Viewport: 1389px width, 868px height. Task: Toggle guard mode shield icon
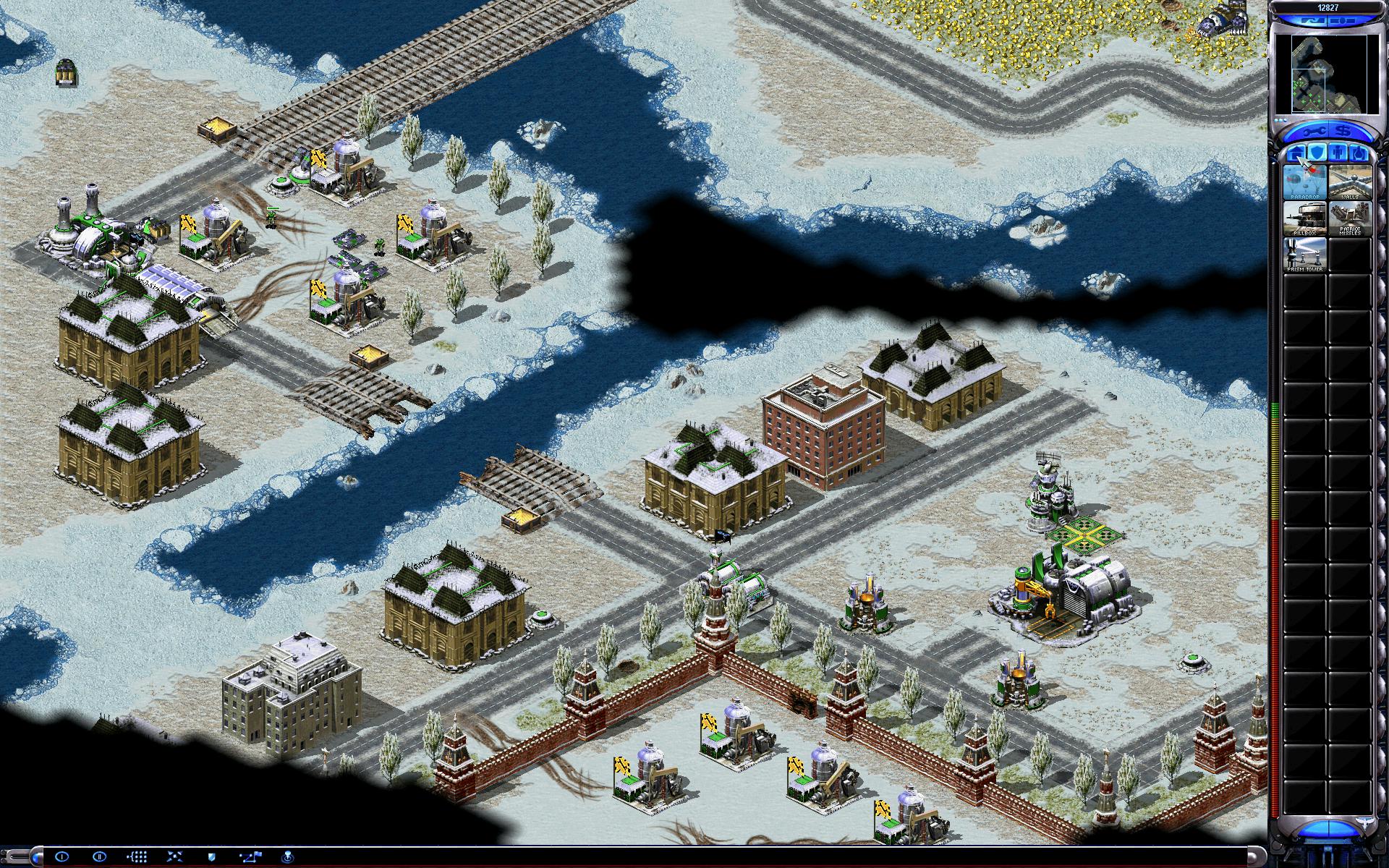212,856
